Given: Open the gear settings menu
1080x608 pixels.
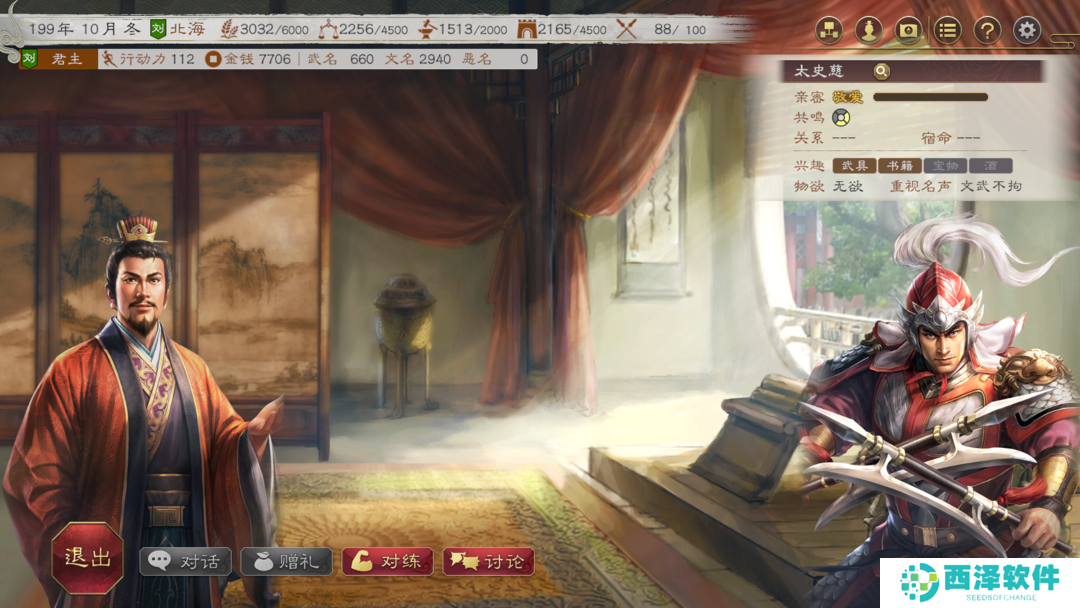Looking at the screenshot, I should [1027, 30].
